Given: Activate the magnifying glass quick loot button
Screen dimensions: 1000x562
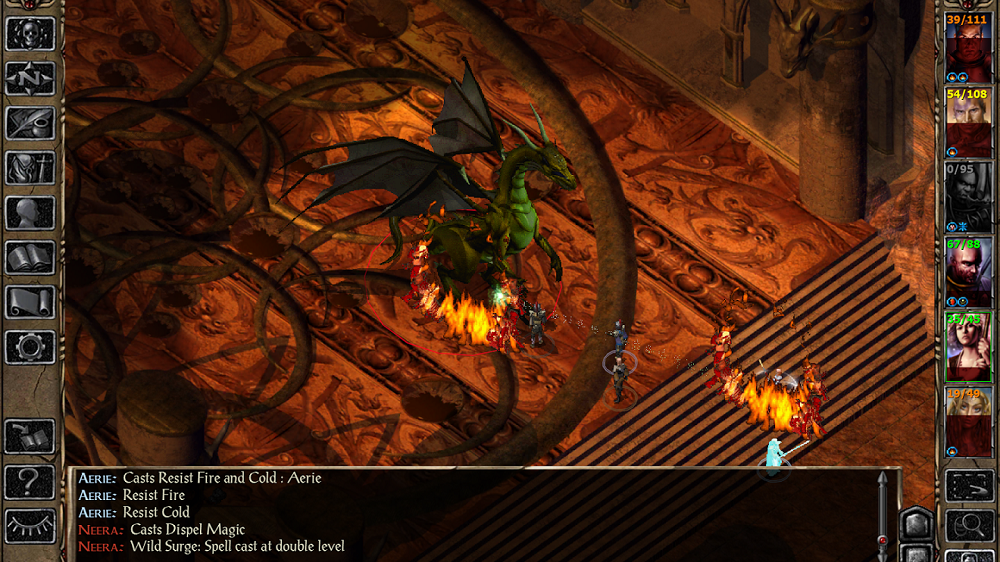Looking at the screenshot, I should click(969, 526).
